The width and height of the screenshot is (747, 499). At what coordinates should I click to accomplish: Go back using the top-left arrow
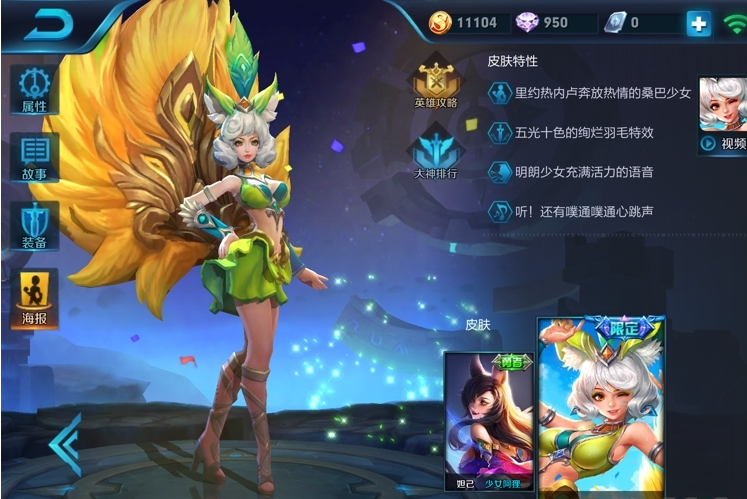click(x=47, y=25)
